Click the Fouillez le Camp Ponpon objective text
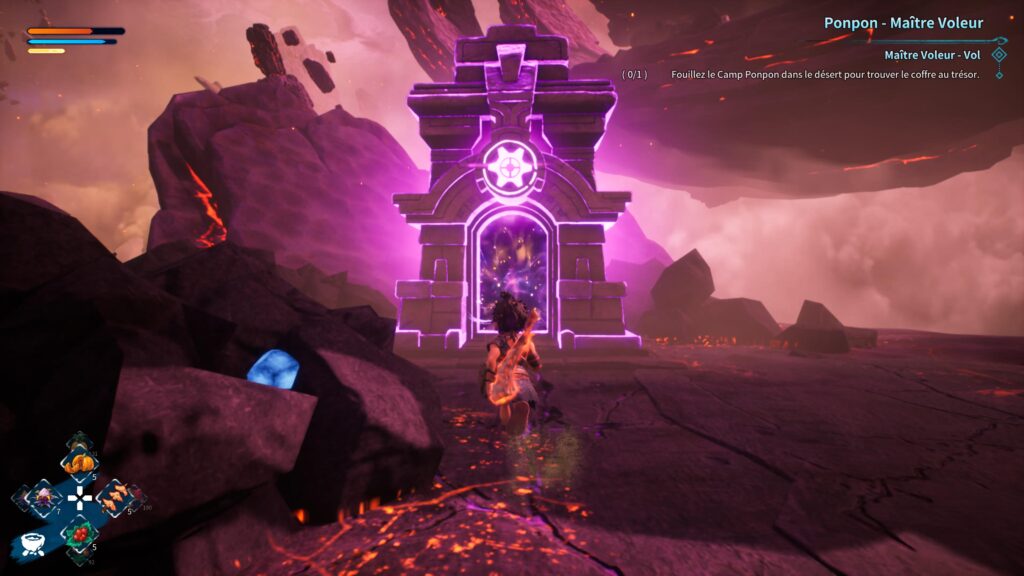The image size is (1024, 576). click(818, 75)
